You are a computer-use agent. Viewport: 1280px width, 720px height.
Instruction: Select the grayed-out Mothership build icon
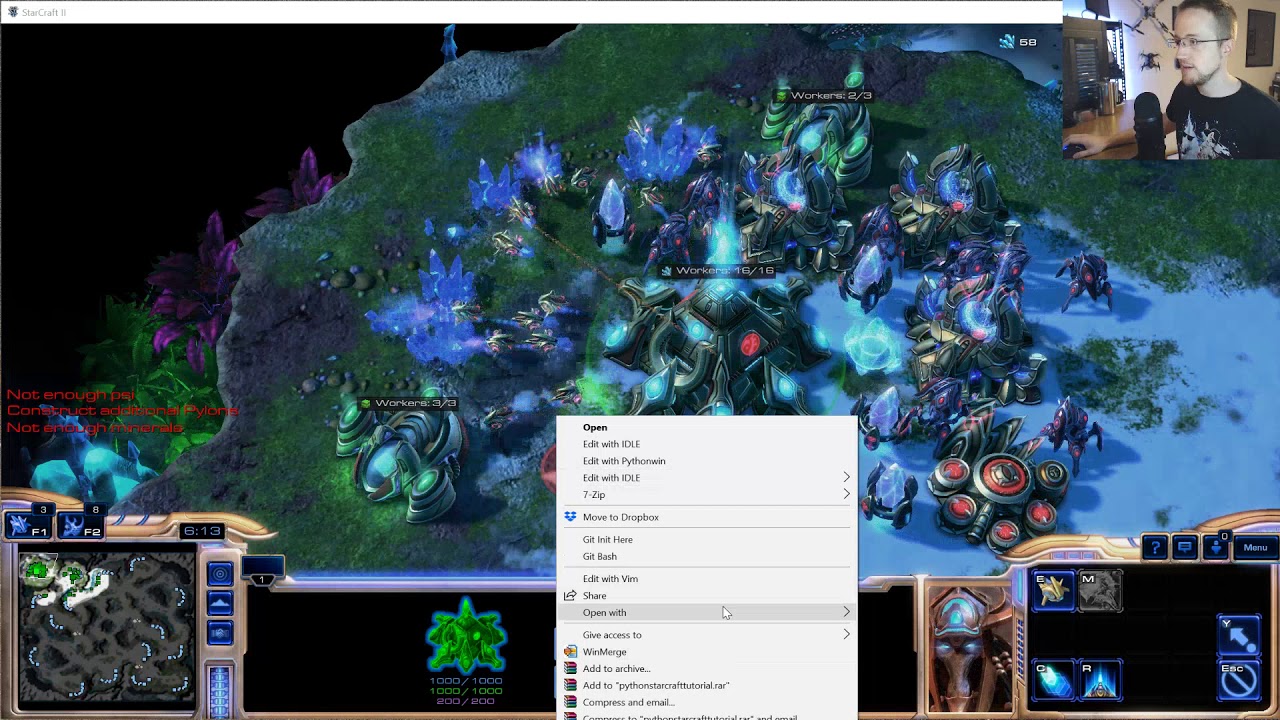pyautogui.click(x=1100, y=591)
